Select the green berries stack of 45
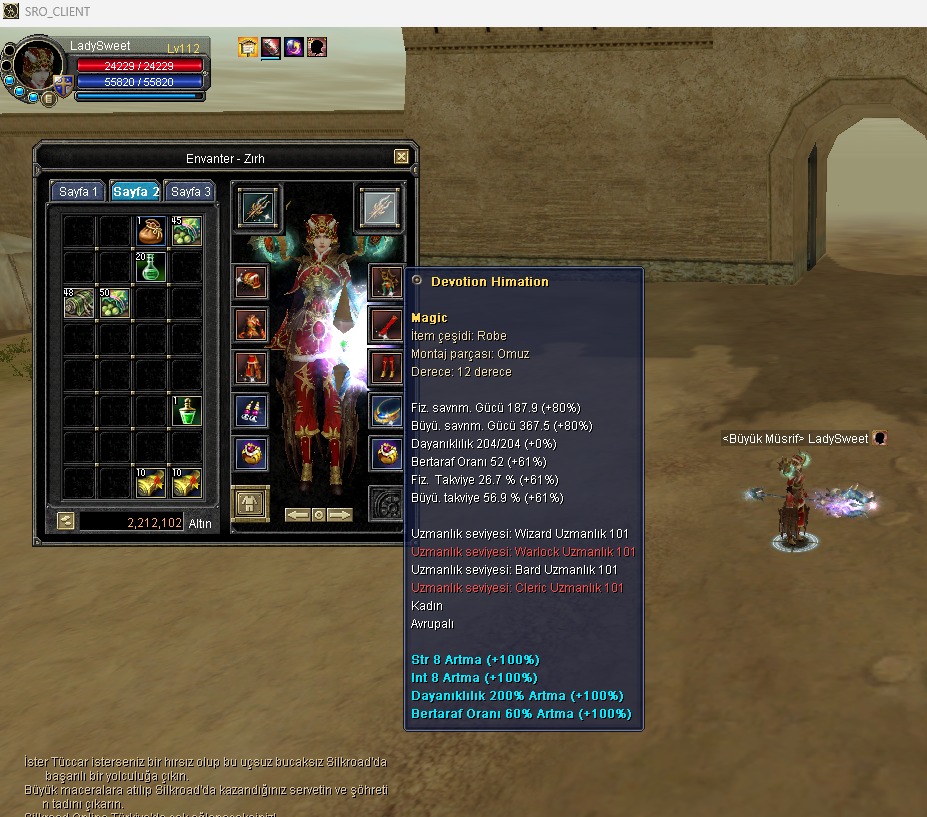This screenshot has height=817, width=927. (x=187, y=231)
